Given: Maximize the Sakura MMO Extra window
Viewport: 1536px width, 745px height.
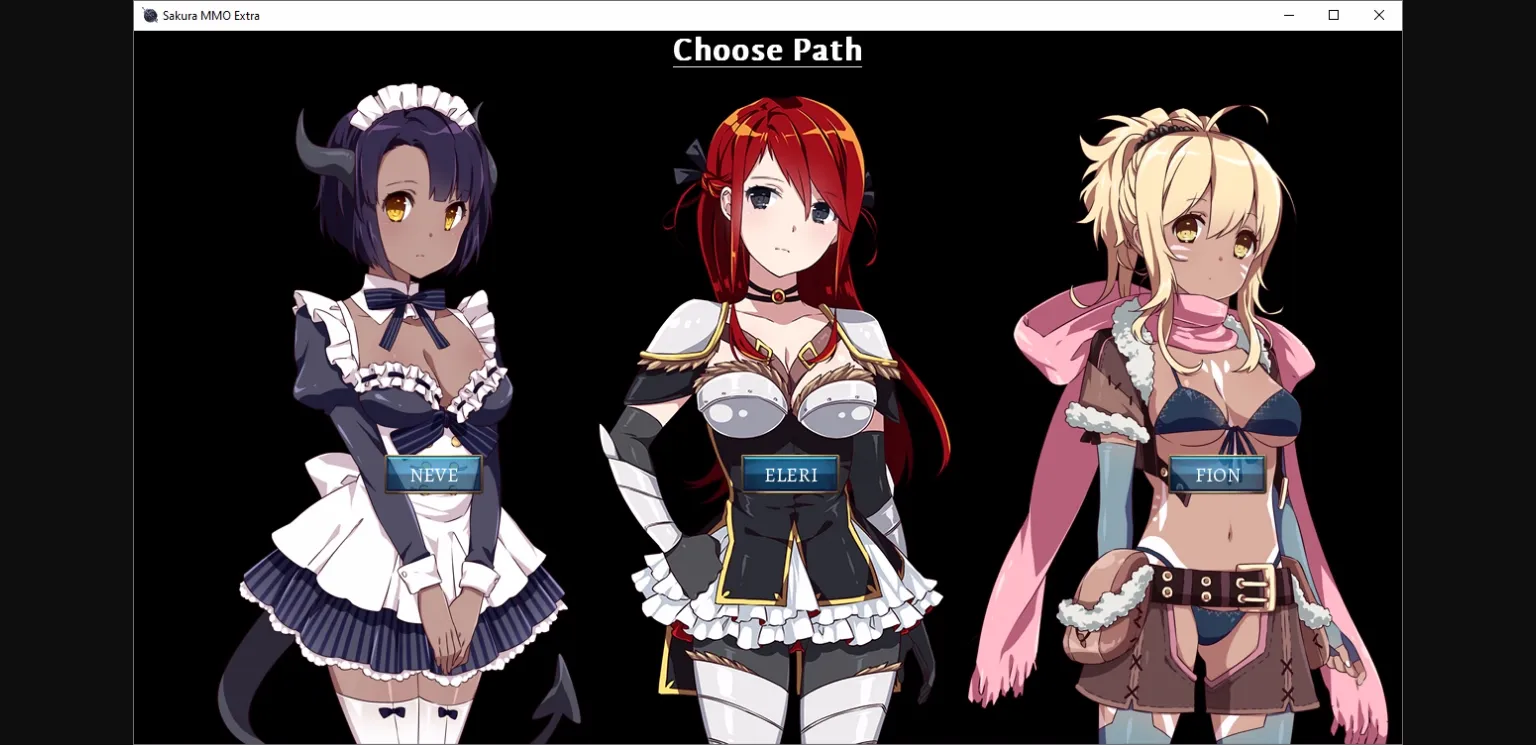Looking at the screenshot, I should pyautogui.click(x=1334, y=15).
